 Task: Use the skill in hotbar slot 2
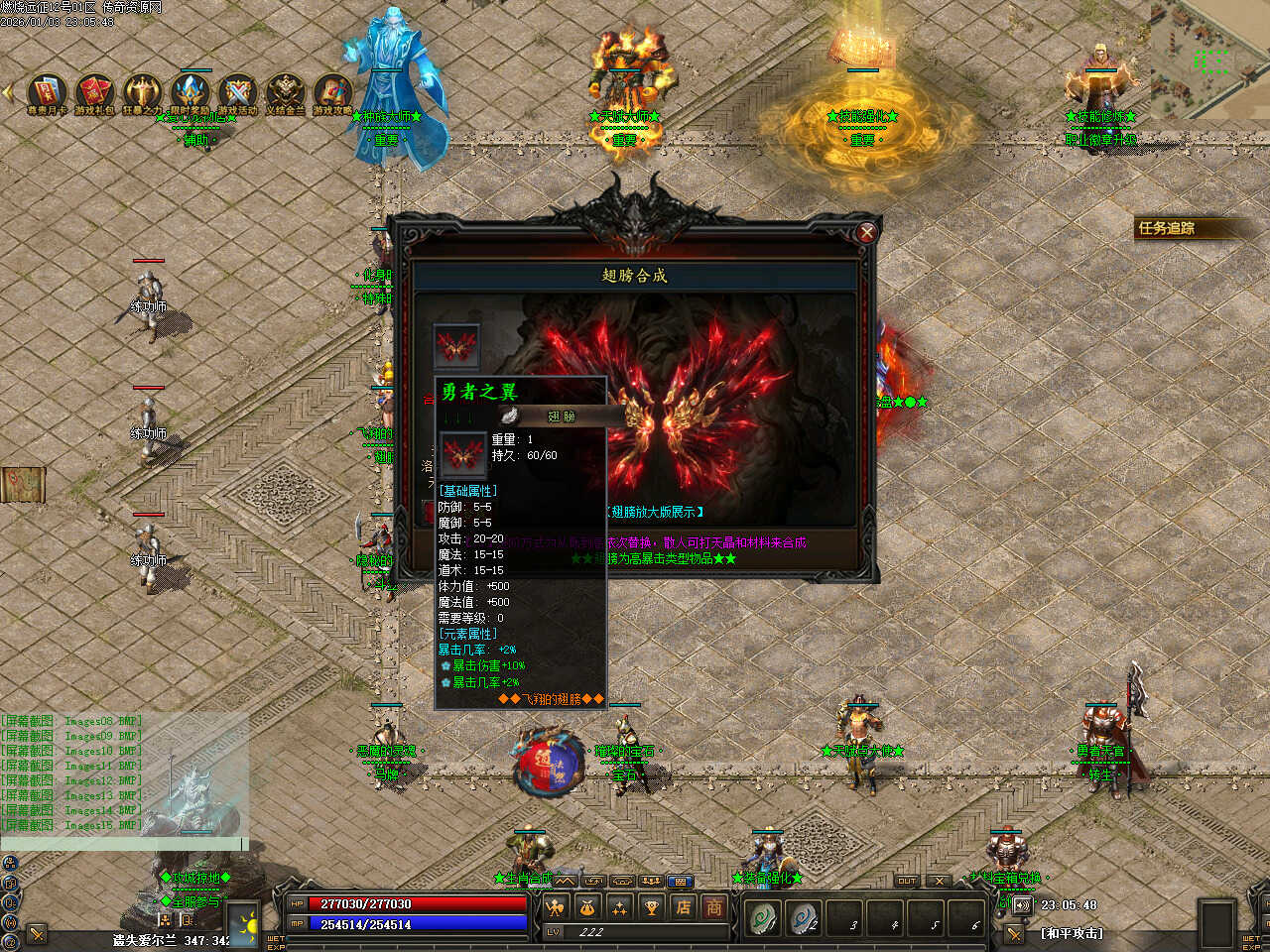804,918
